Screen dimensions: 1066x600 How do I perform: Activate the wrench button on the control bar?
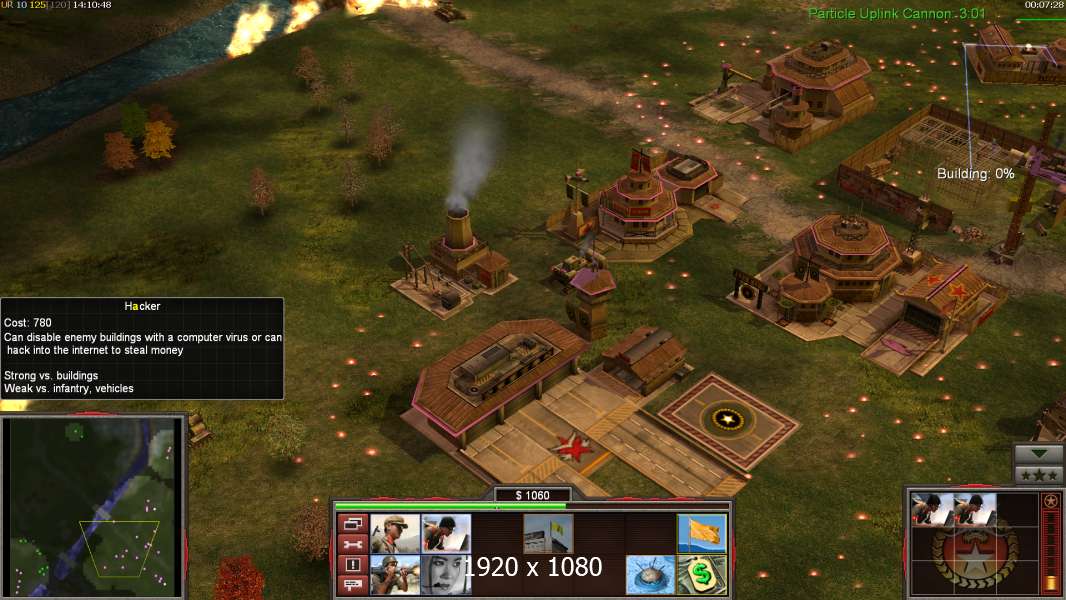pyautogui.click(x=352, y=544)
